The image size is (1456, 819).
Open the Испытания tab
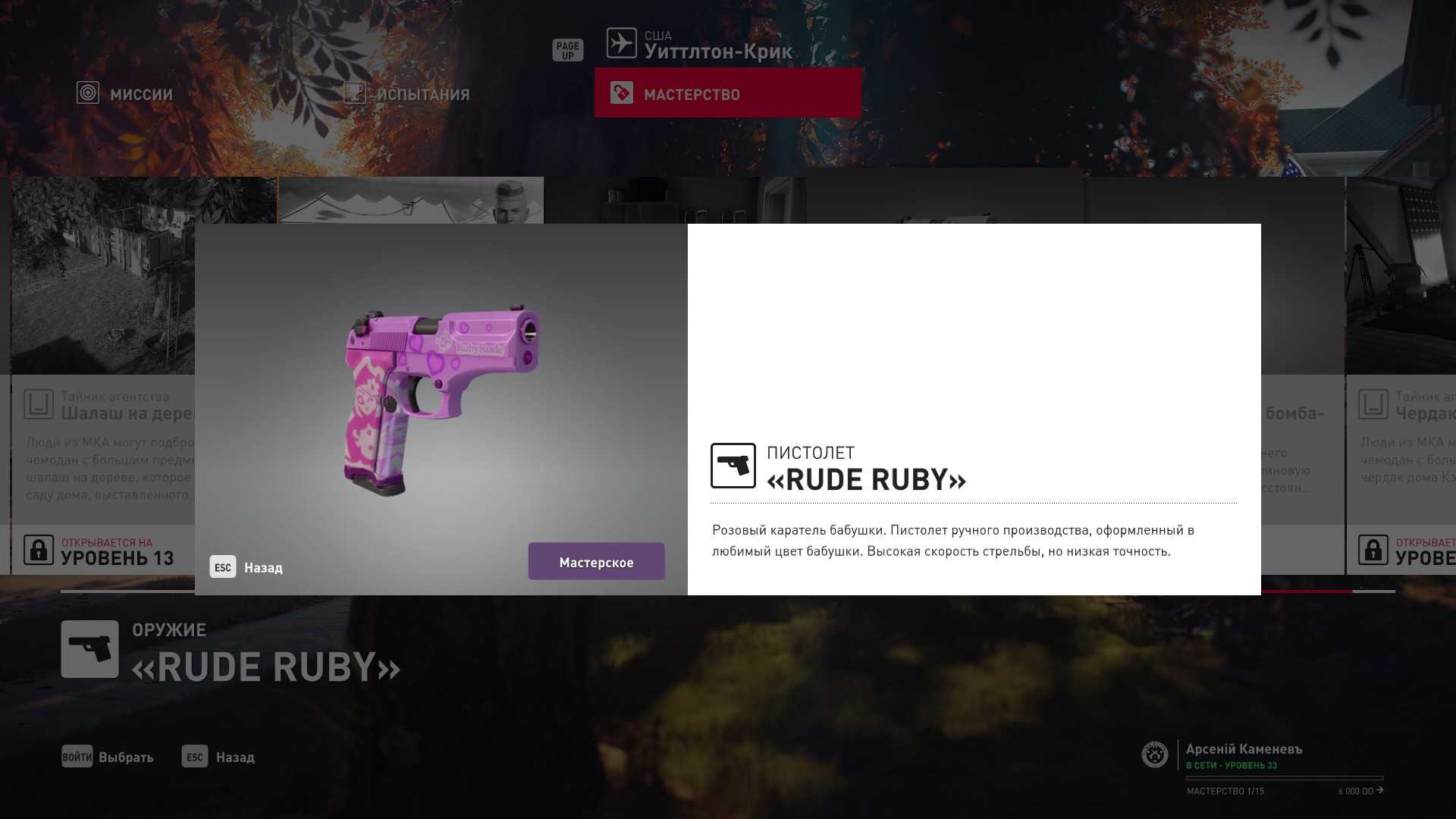pyautogui.click(x=407, y=94)
